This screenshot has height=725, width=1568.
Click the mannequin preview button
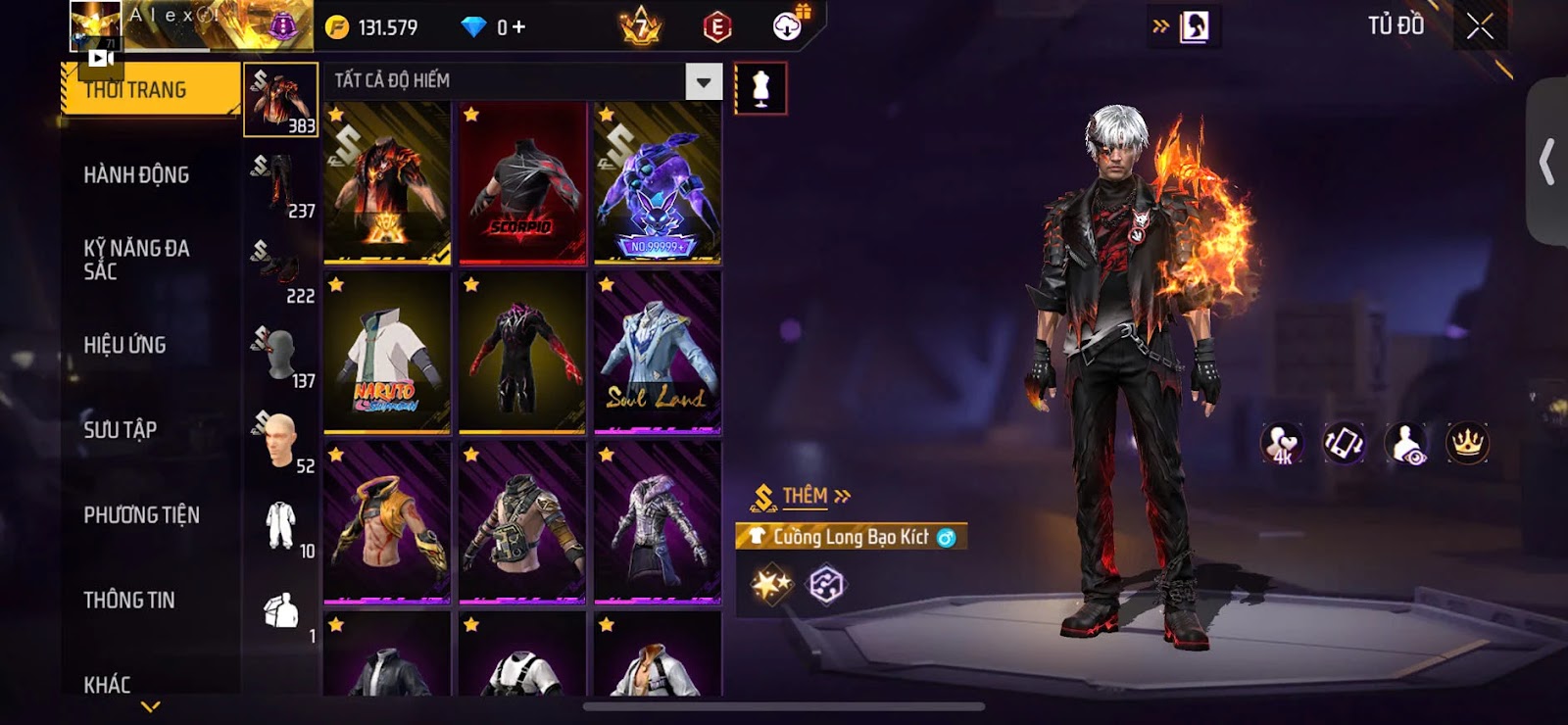pyautogui.click(x=760, y=88)
